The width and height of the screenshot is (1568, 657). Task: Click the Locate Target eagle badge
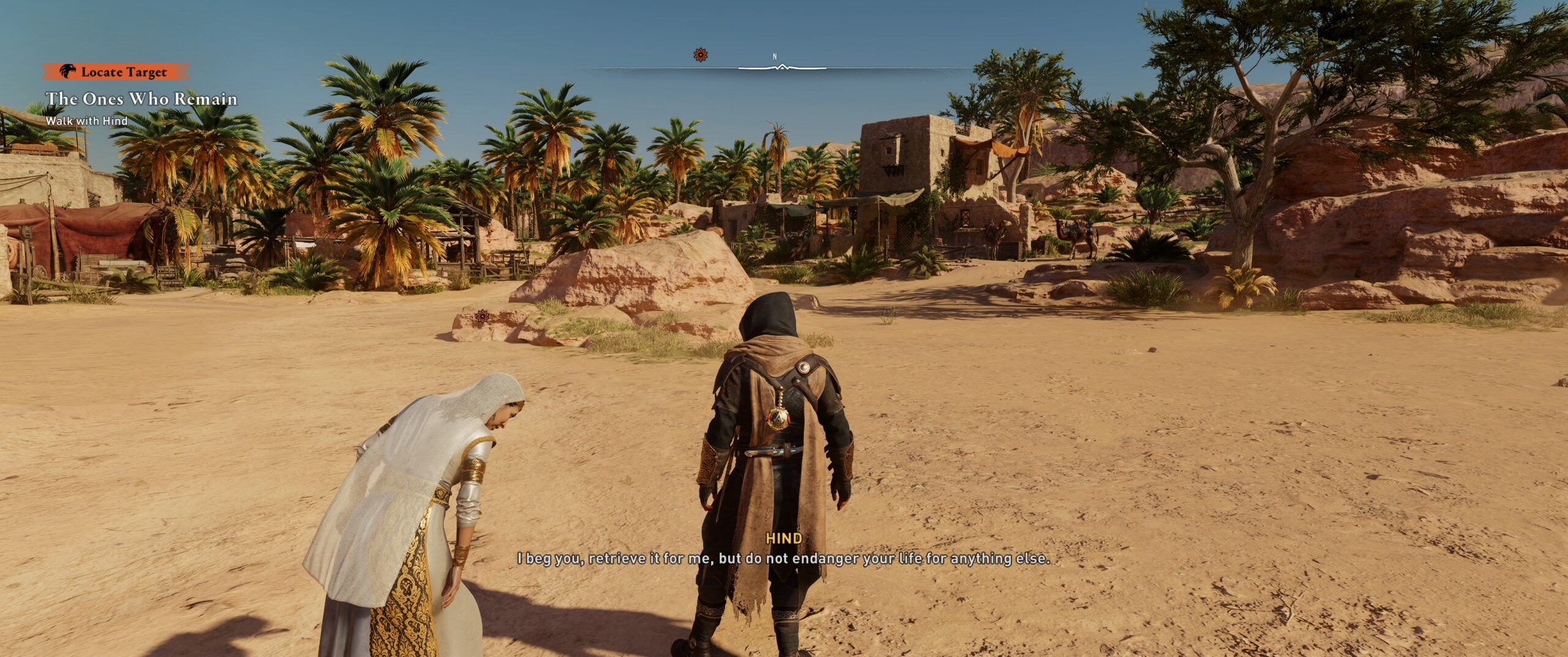67,72
